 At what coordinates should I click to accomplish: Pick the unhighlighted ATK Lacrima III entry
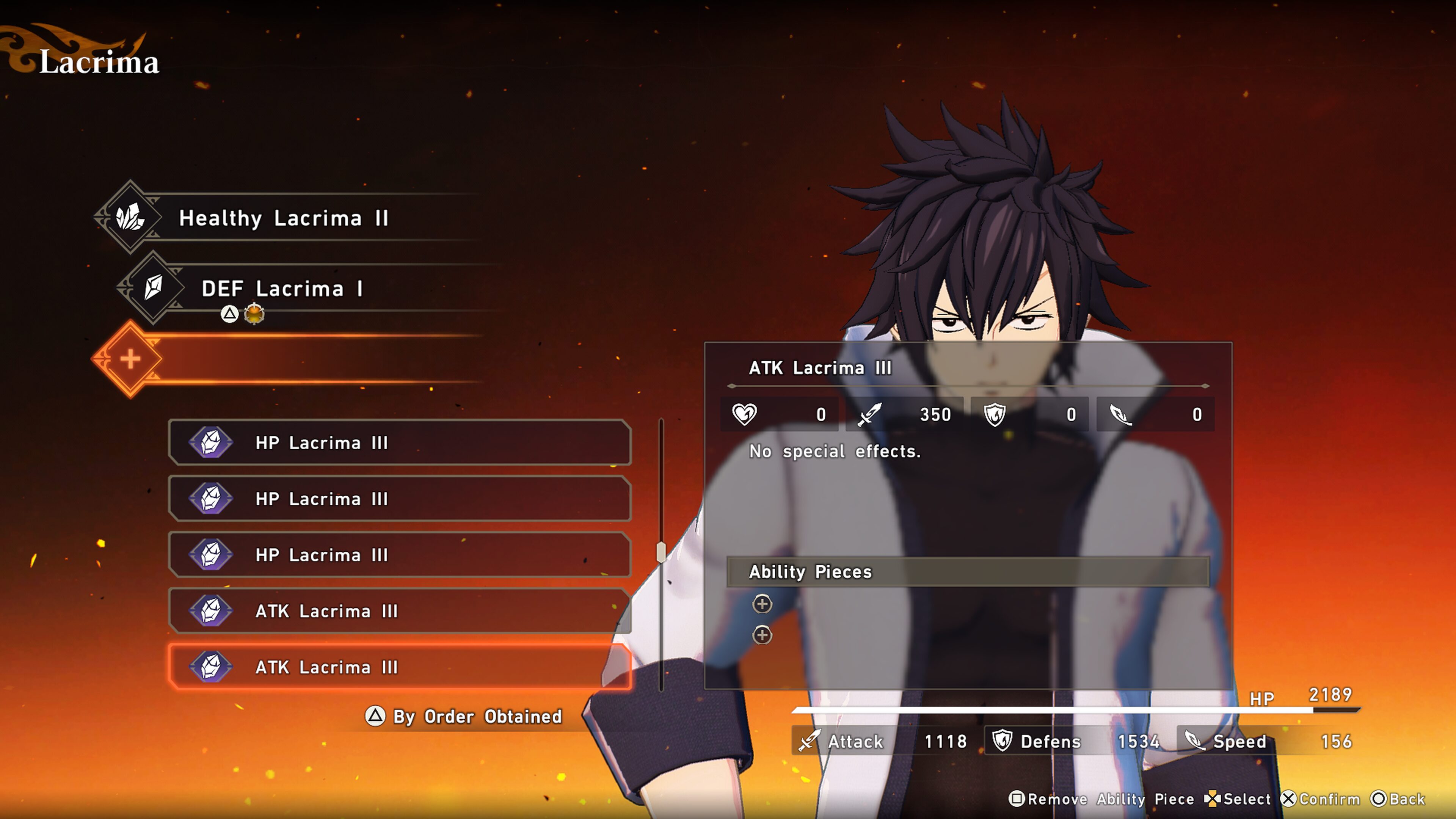coord(399,611)
